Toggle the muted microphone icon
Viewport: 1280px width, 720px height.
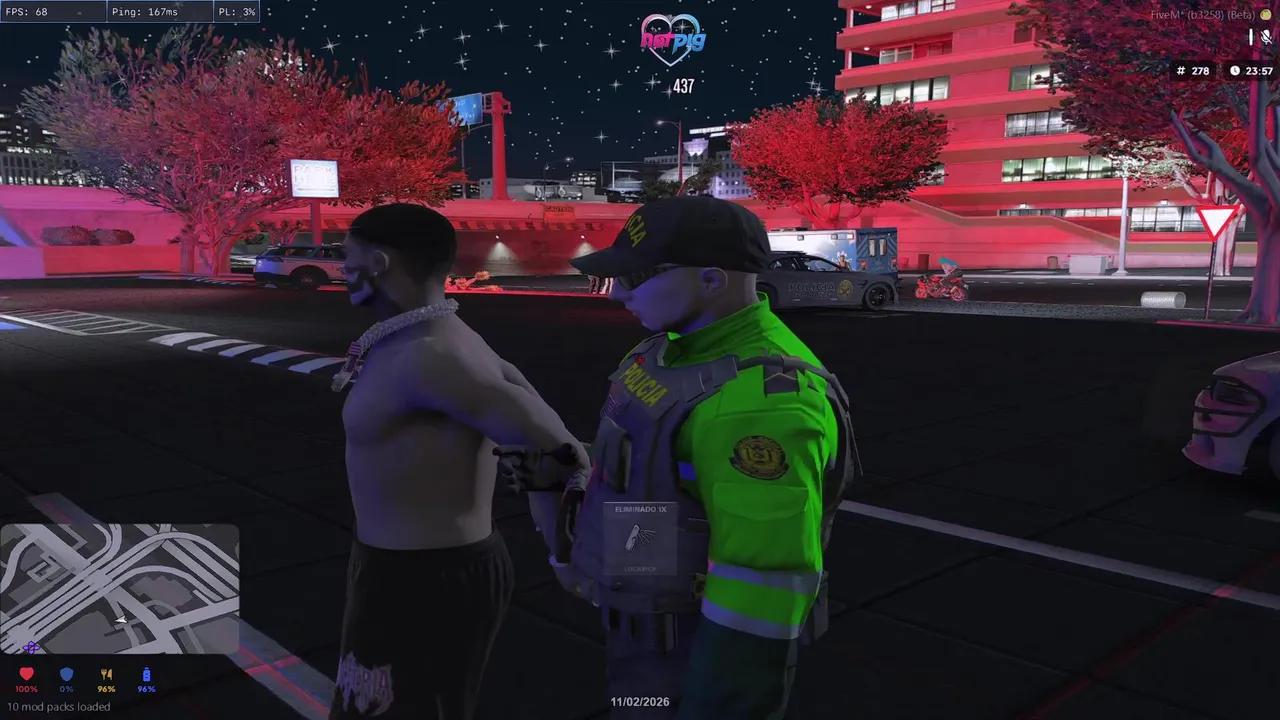point(1266,37)
